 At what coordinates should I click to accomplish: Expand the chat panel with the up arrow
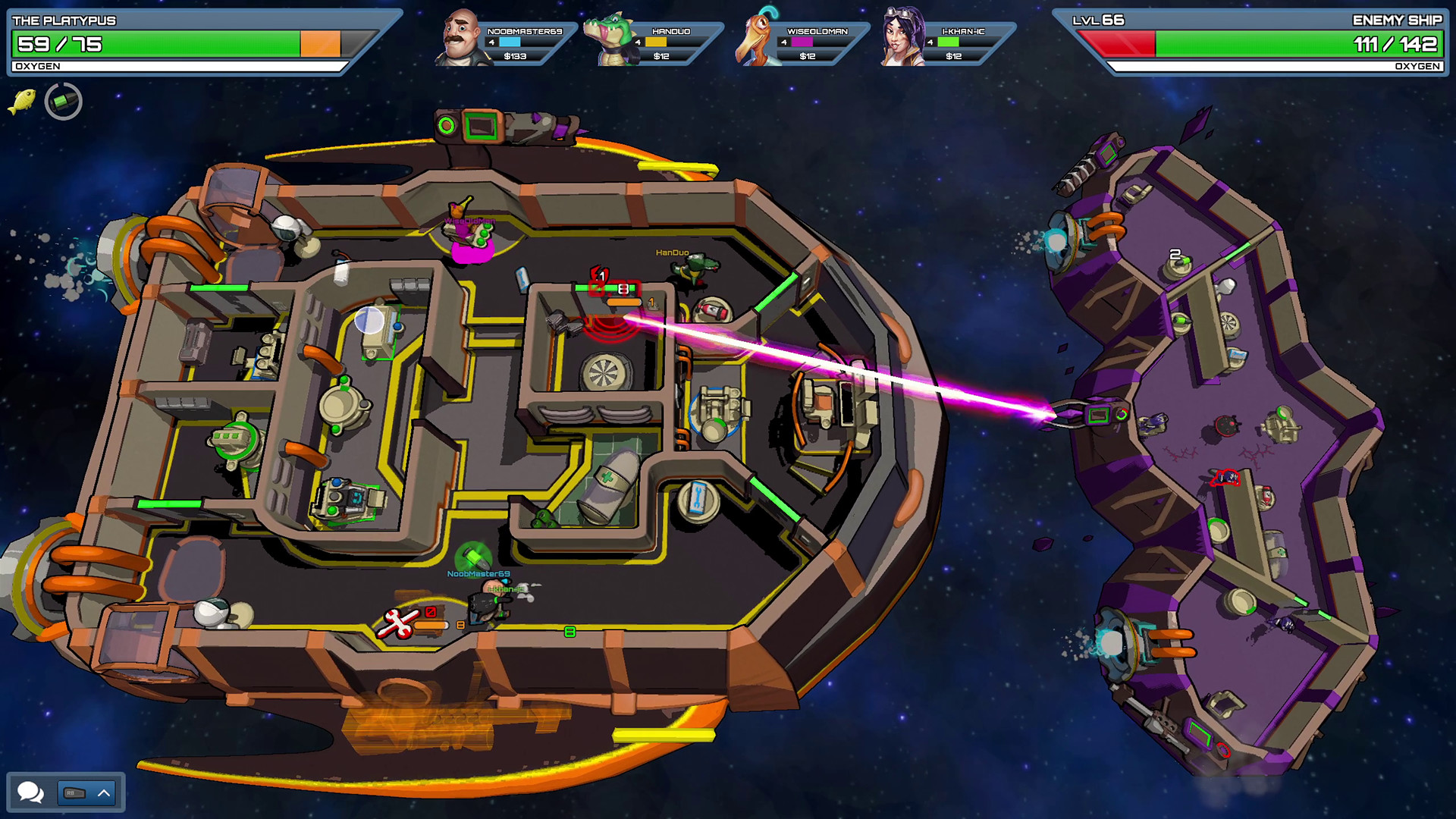coord(104,793)
